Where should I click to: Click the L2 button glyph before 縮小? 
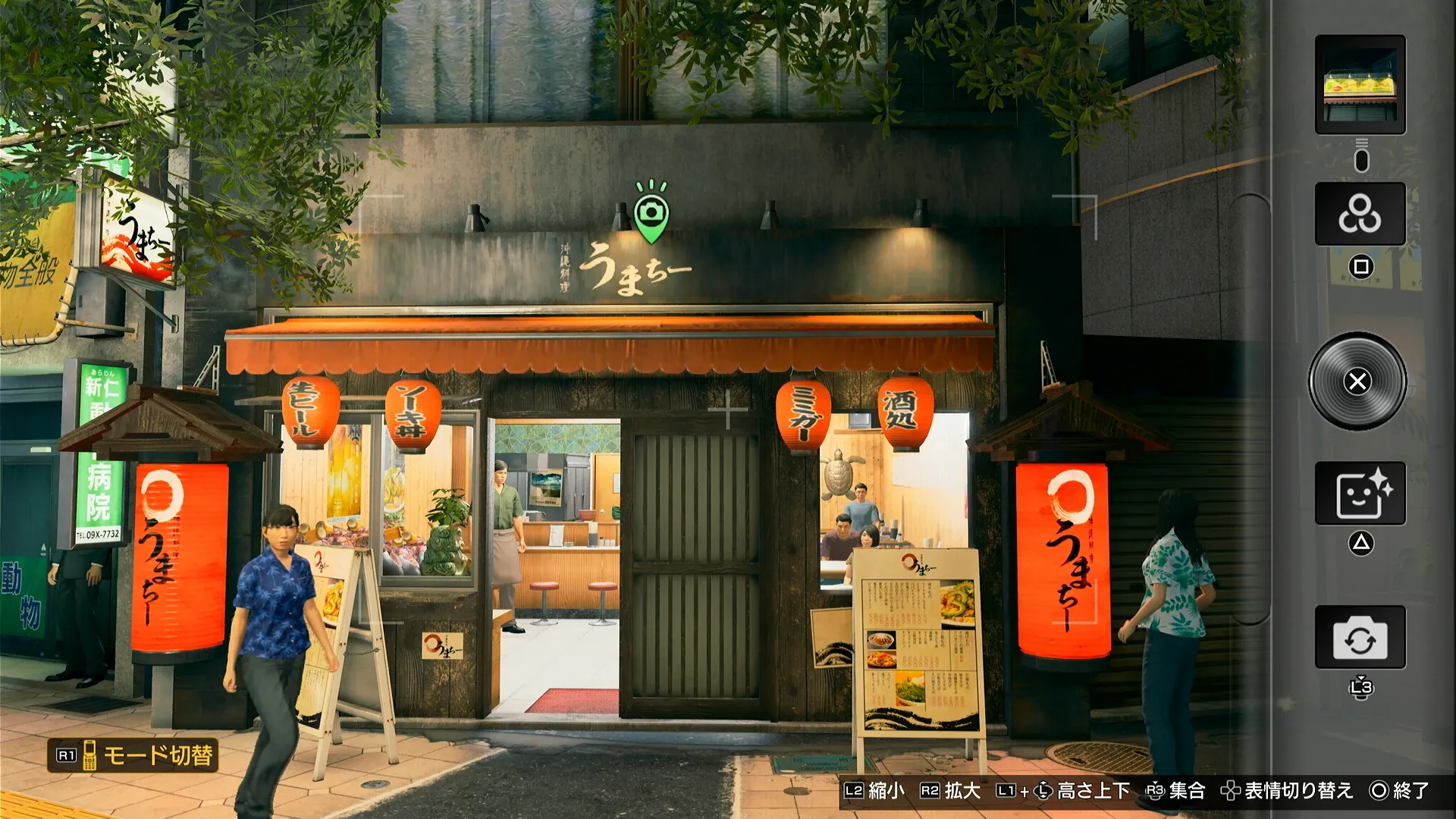pyautogui.click(x=855, y=790)
